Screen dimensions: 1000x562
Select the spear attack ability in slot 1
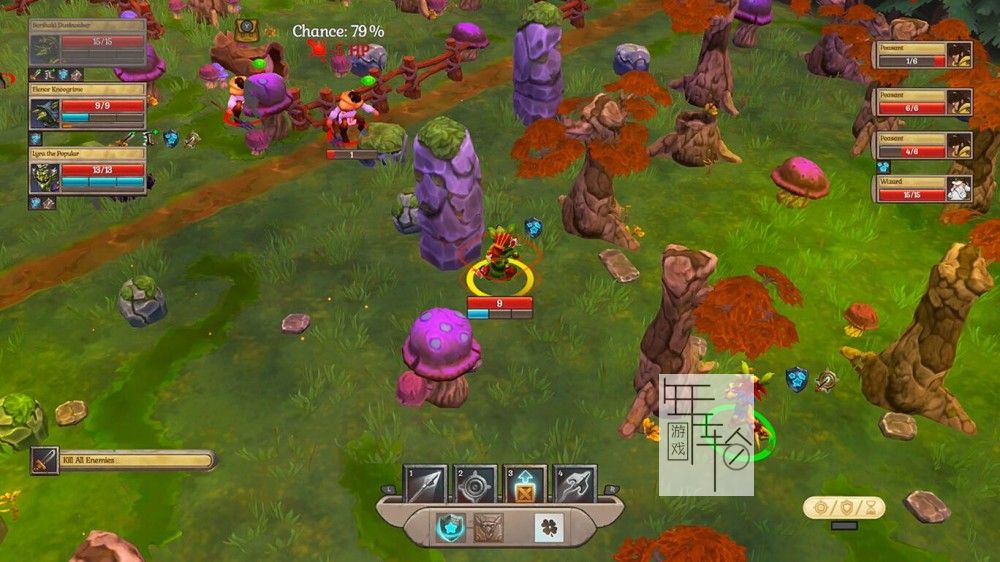(425, 485)
